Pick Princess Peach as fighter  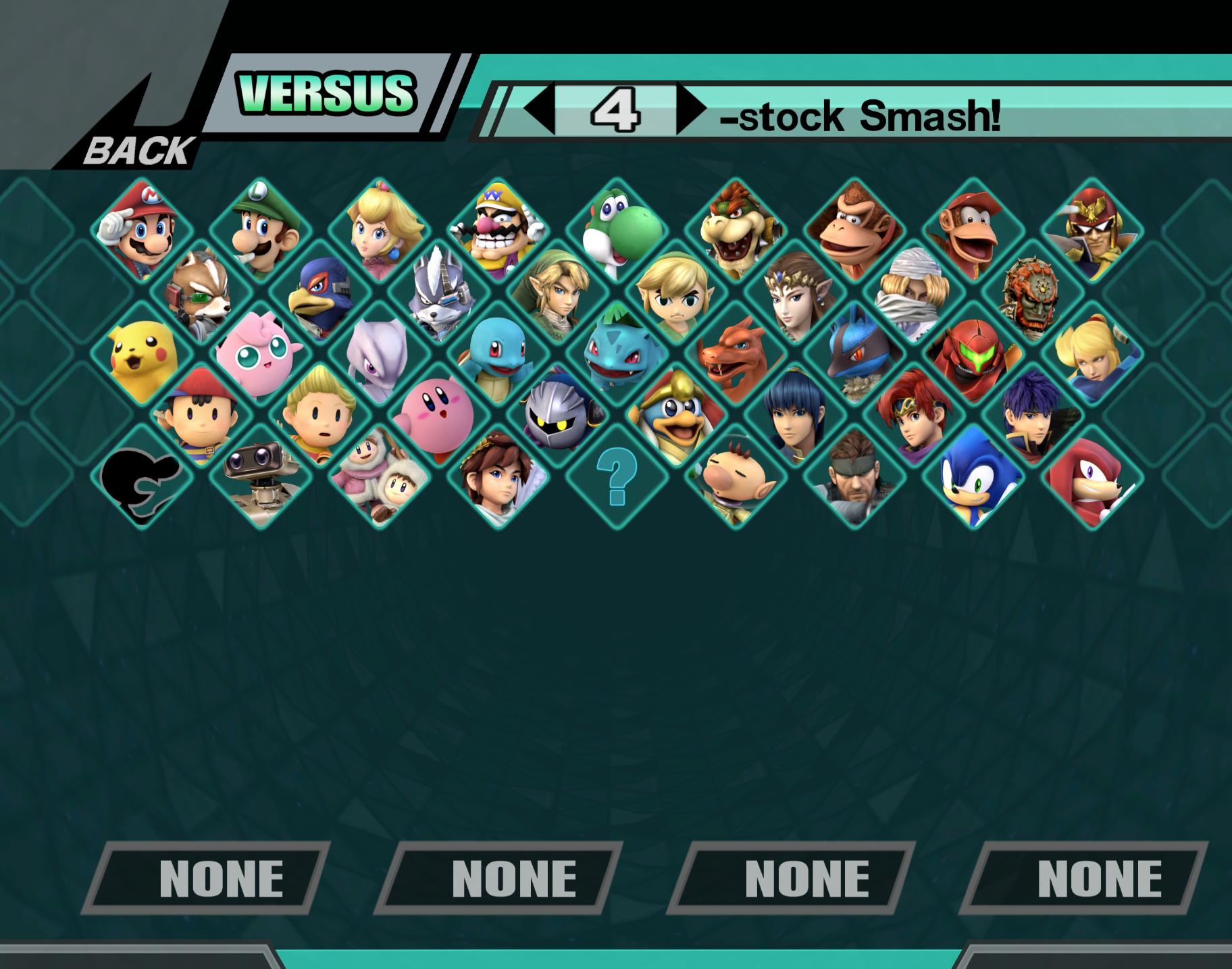(380, 229)
